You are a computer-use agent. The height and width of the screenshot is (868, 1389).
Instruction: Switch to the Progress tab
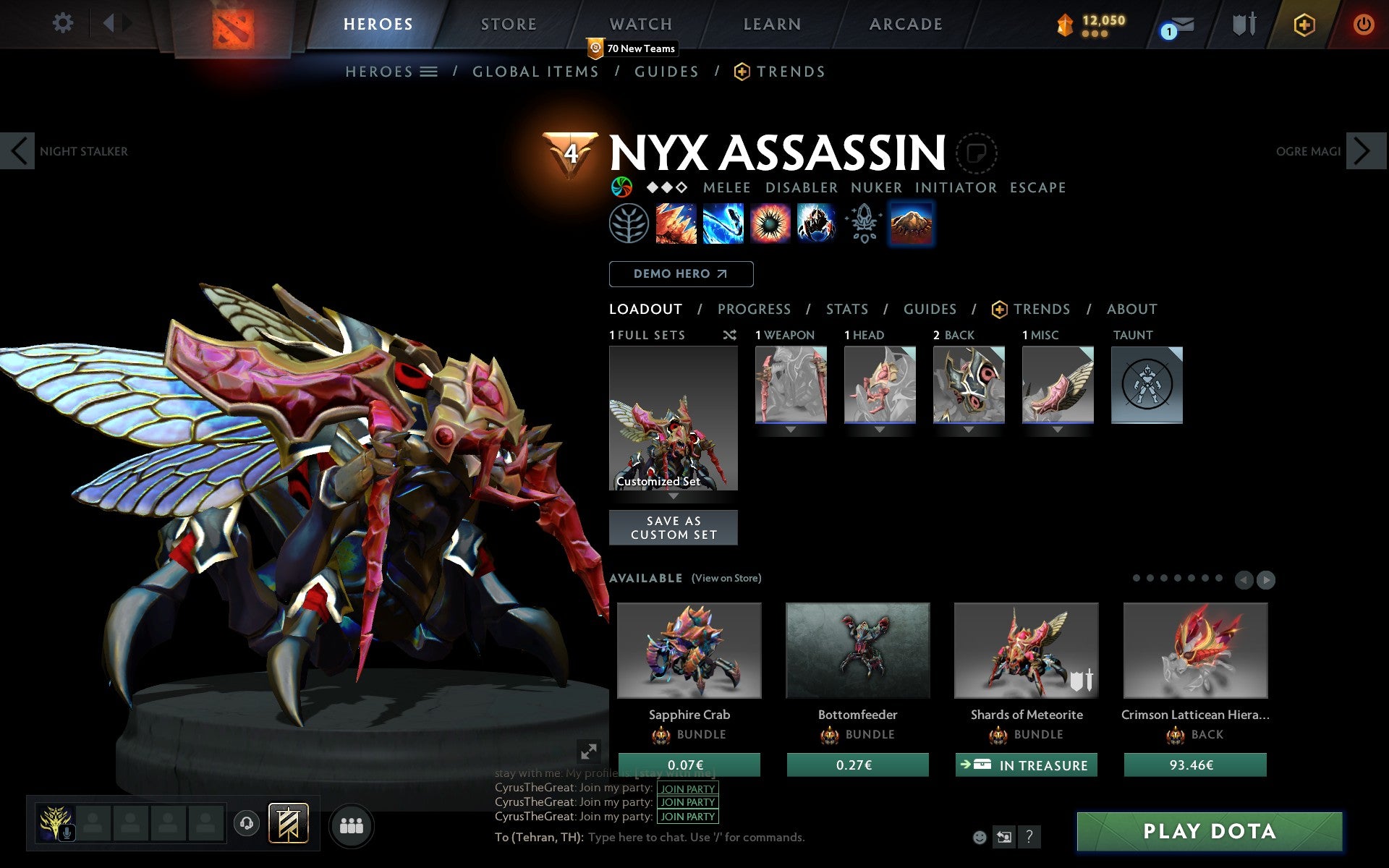tap(754, 309)
